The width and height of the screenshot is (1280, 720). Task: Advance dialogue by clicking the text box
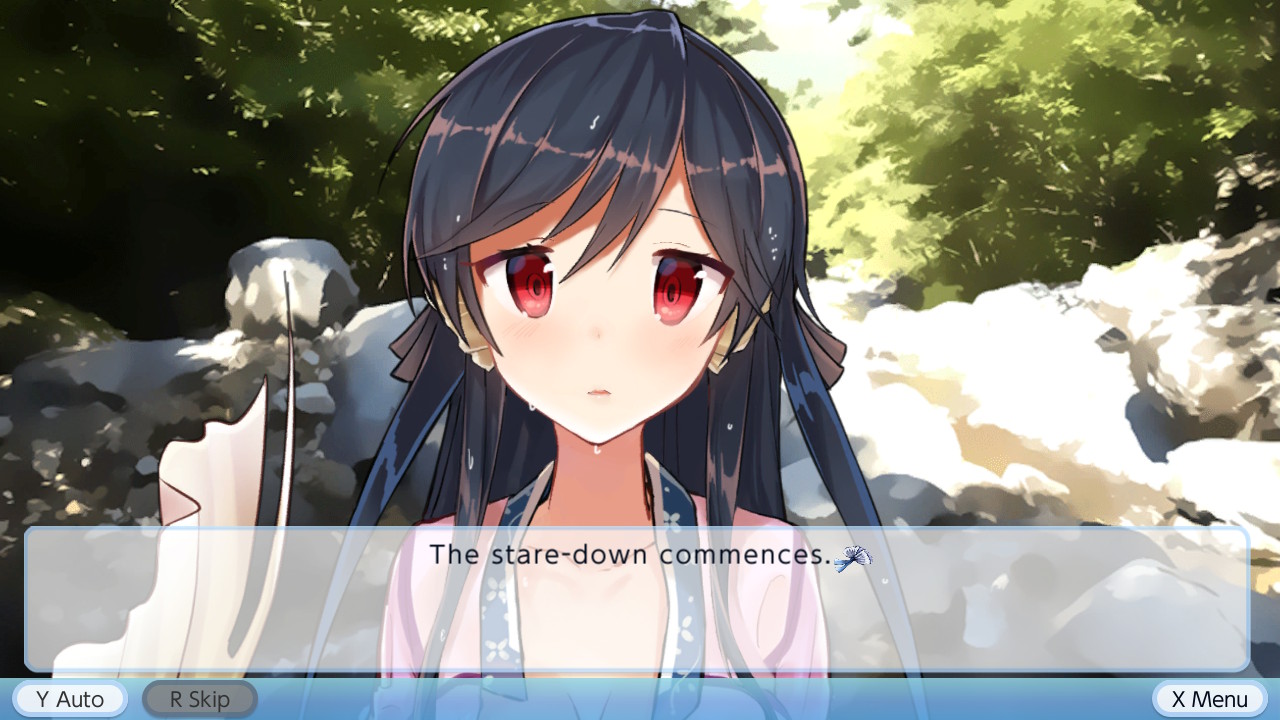click(640, 600)
